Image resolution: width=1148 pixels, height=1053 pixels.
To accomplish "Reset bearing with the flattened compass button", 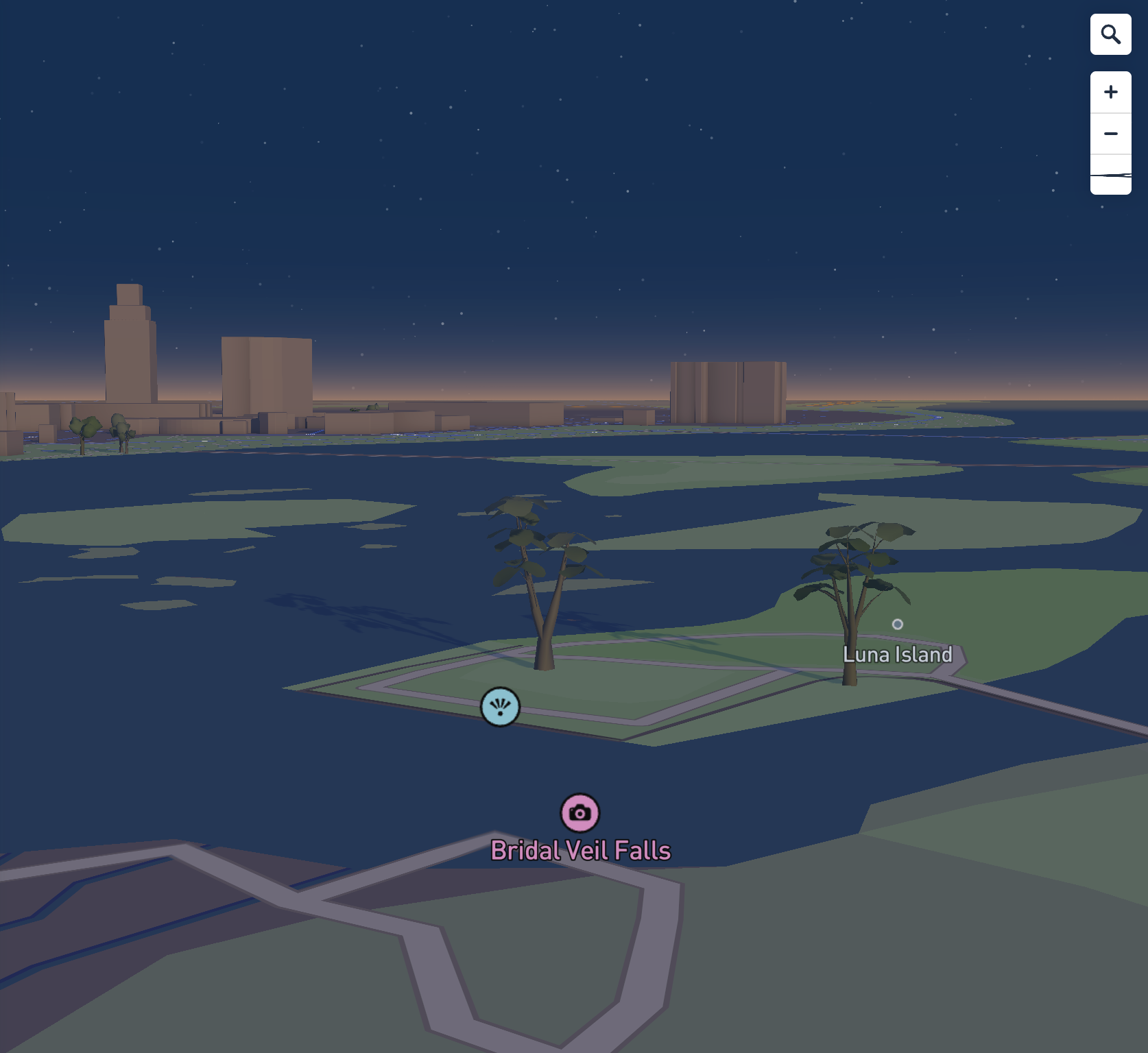I will point(1110,175).
